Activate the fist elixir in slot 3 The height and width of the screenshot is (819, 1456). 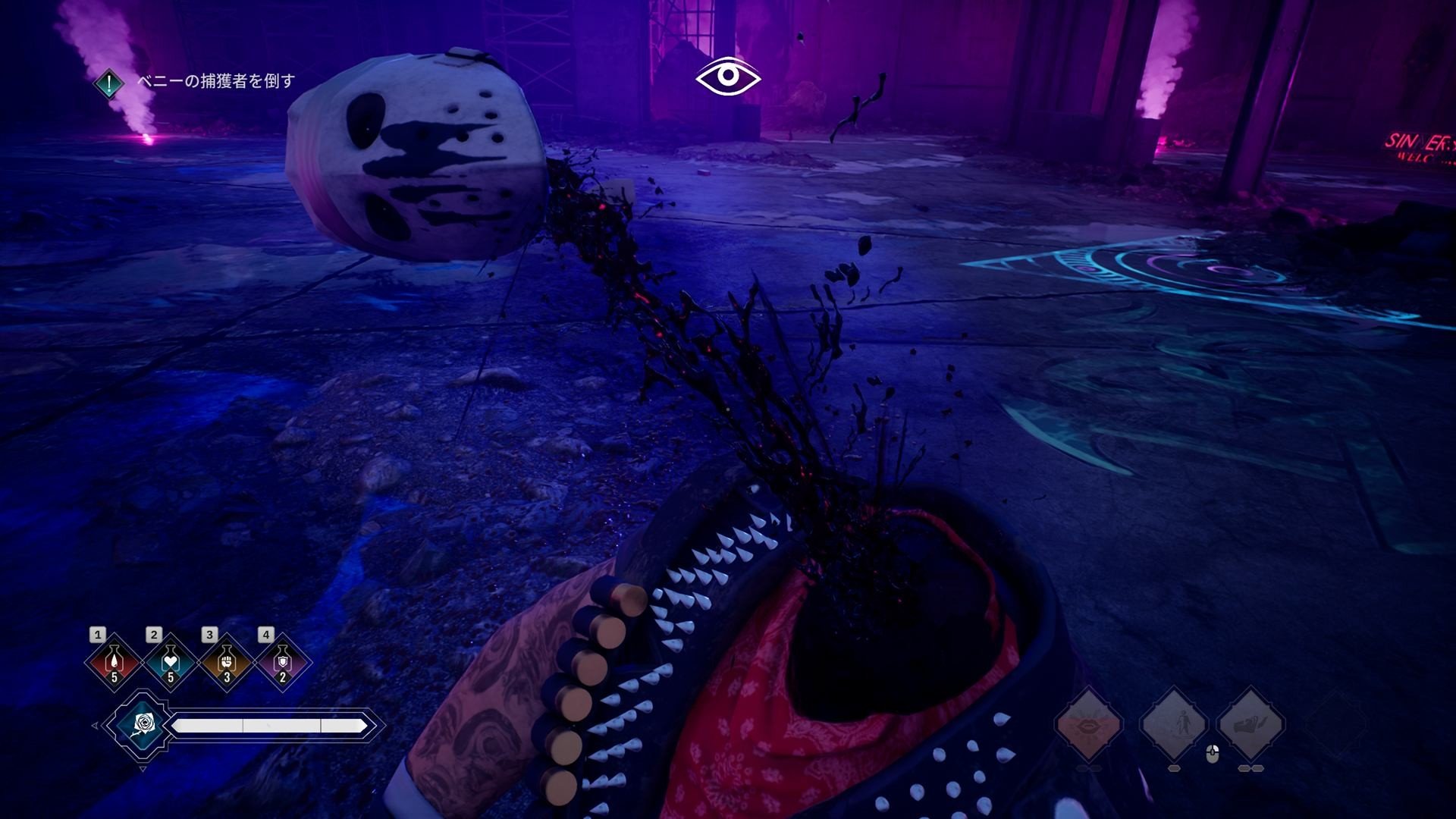click(226, 663)
